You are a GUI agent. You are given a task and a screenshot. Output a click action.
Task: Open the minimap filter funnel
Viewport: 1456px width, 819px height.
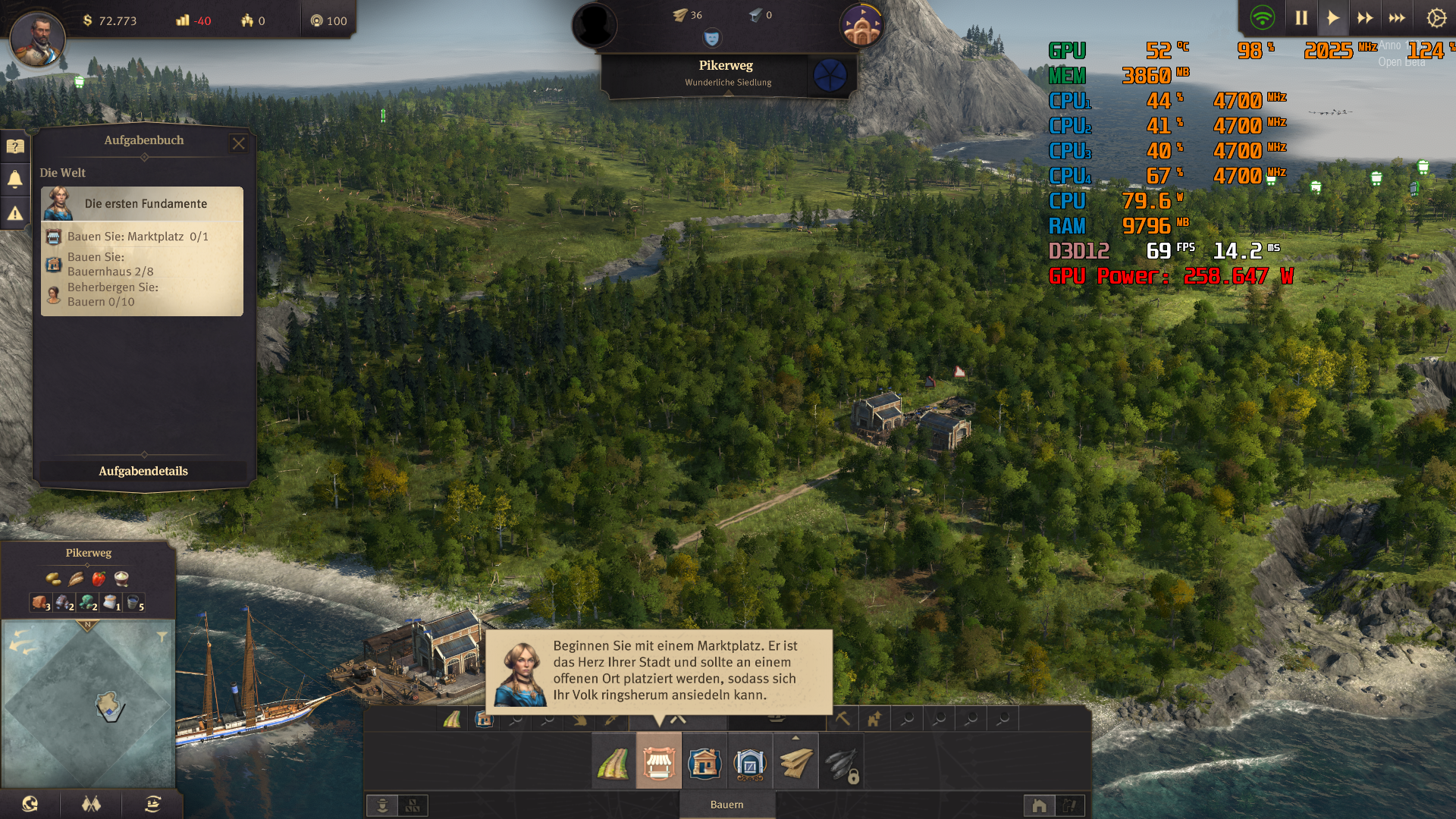click(162, 637)
